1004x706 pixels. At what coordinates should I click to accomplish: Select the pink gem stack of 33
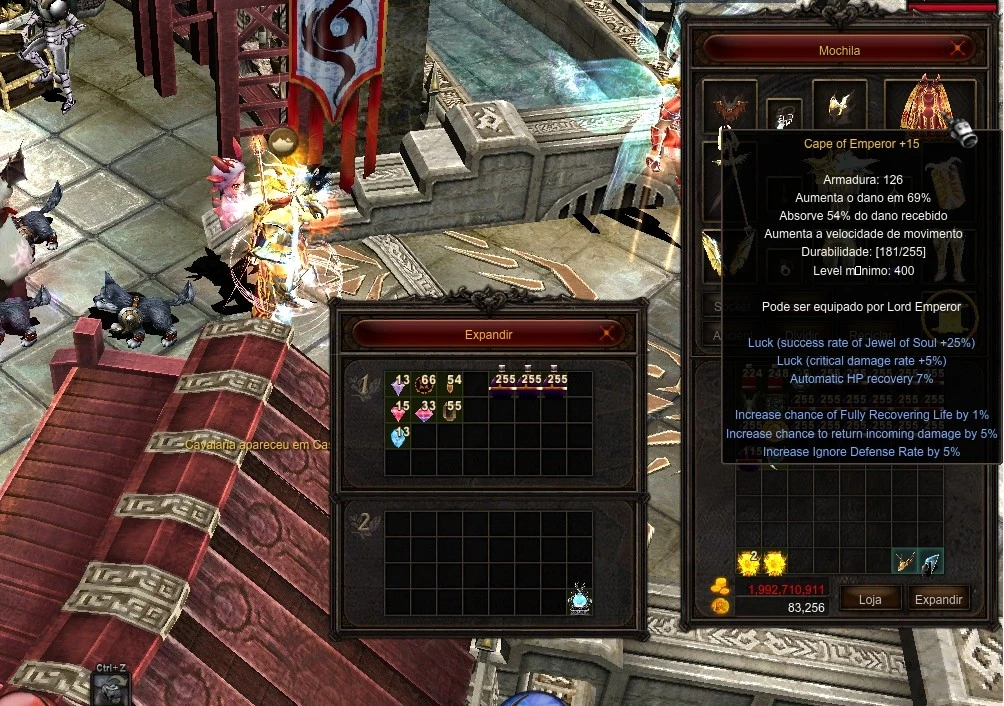coord(425,412)
